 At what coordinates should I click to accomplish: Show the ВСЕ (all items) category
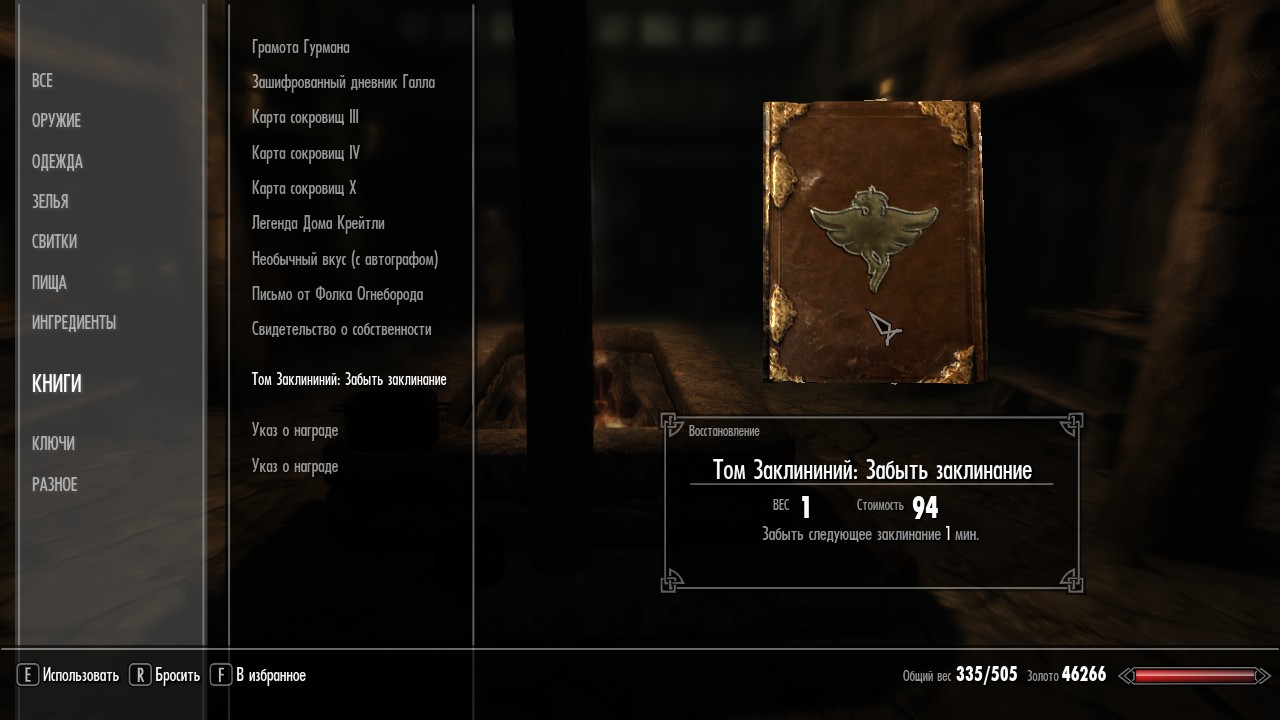coord(42,81)
